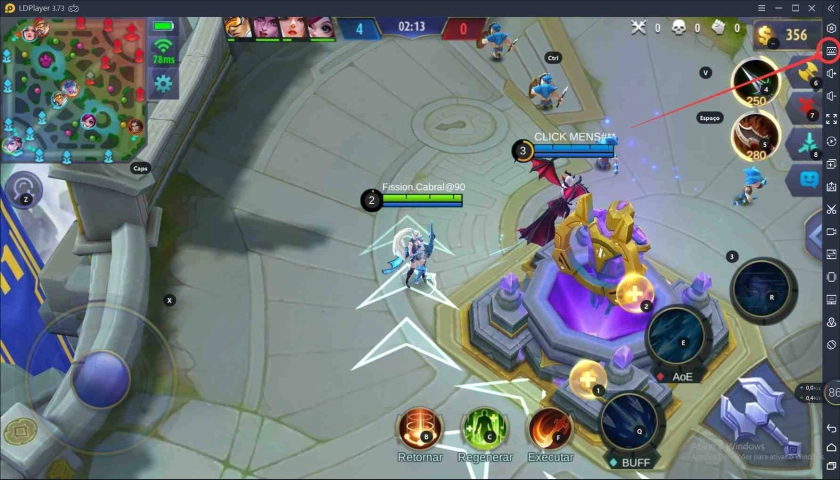Send the attack signal with crossed axes

pos(806,72)
